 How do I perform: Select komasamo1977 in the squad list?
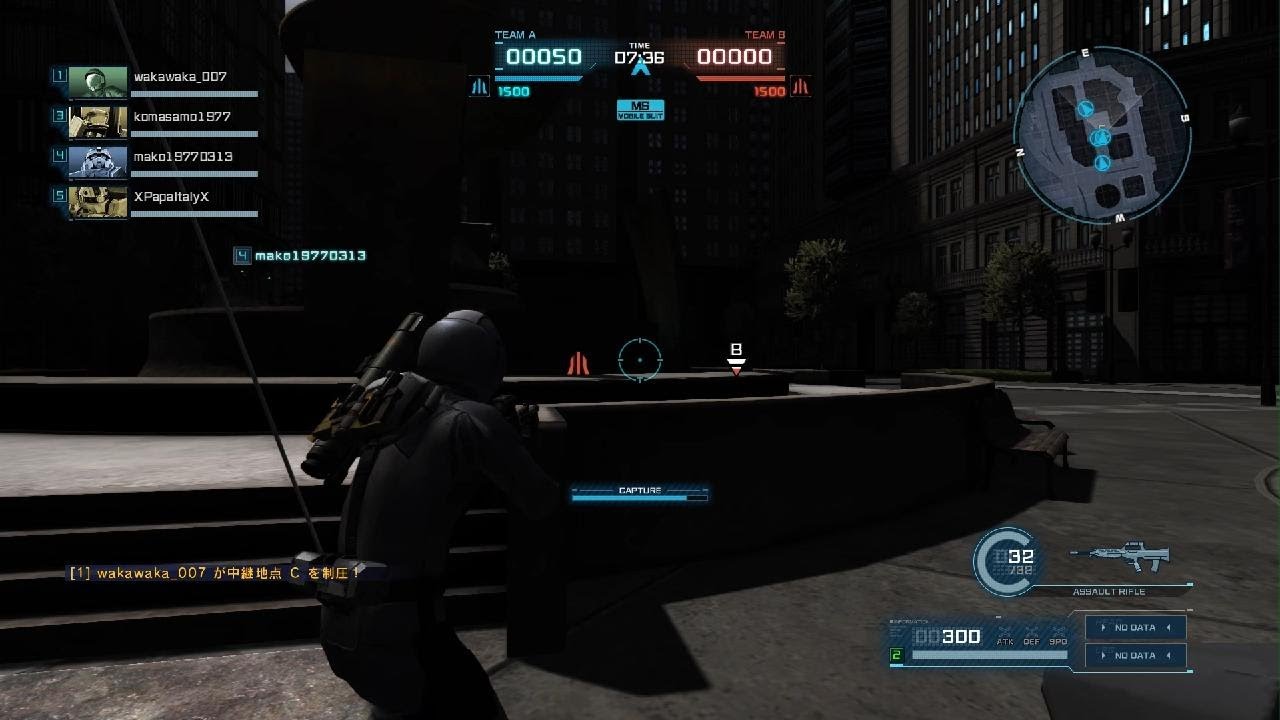click(x=182, y=117)
